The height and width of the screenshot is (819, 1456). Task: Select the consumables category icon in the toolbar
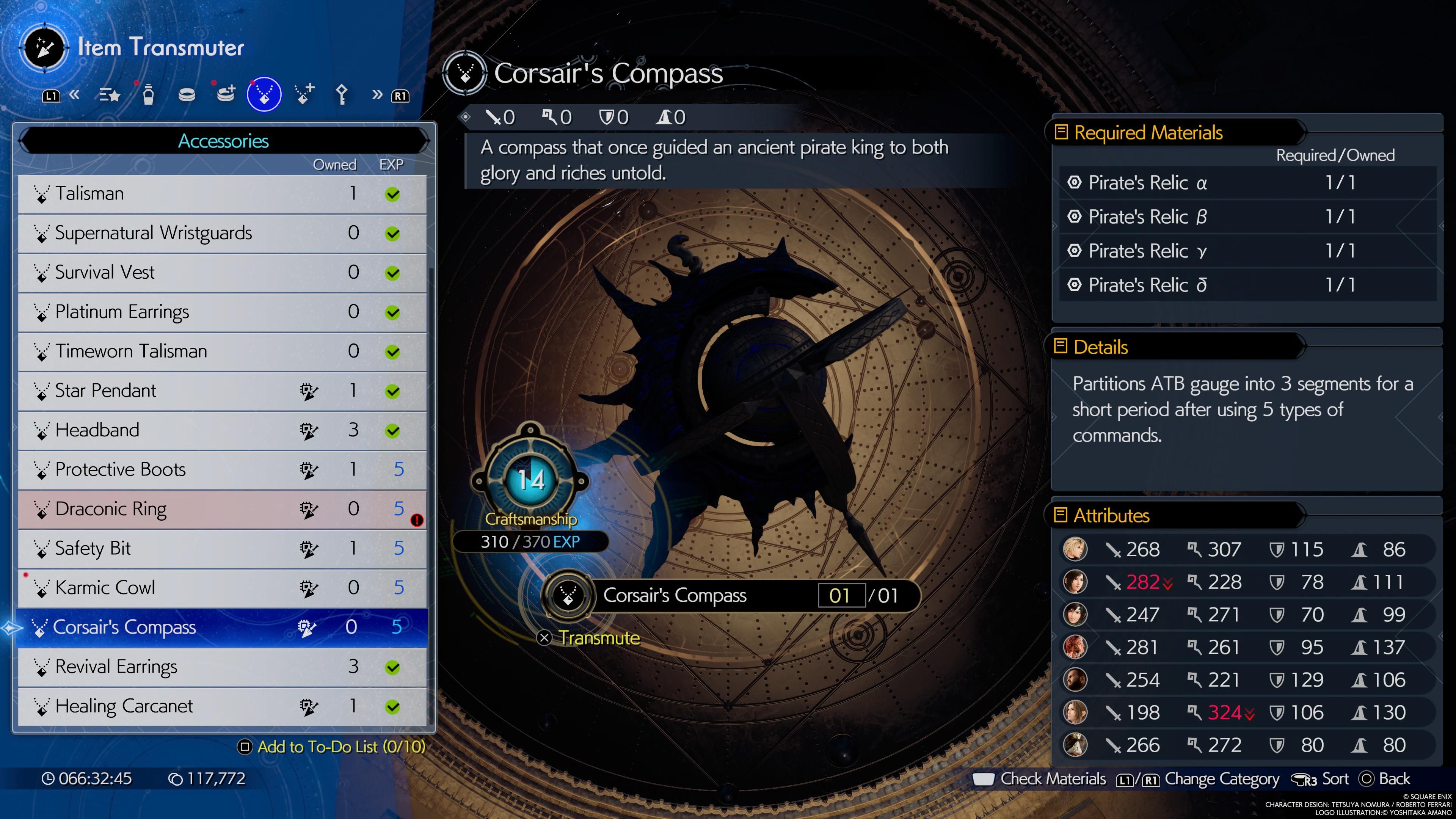point(148,94)
